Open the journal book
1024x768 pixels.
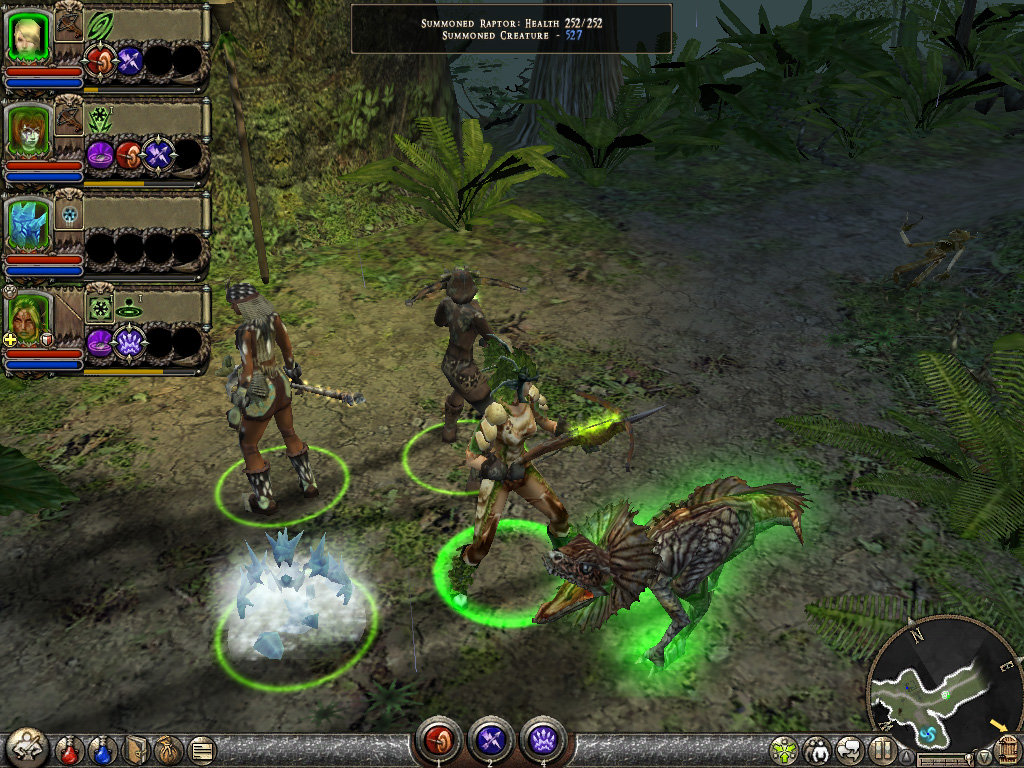click(x=136, y=749)
